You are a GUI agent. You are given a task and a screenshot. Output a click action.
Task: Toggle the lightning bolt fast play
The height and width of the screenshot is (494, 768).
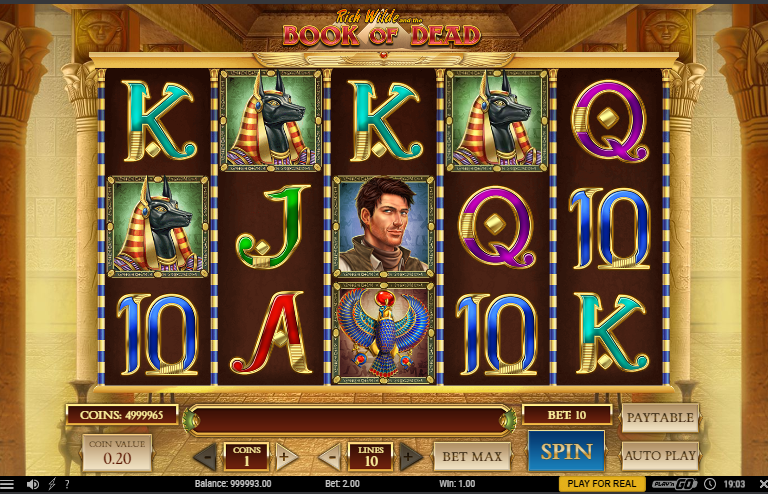tap(51, 485)
